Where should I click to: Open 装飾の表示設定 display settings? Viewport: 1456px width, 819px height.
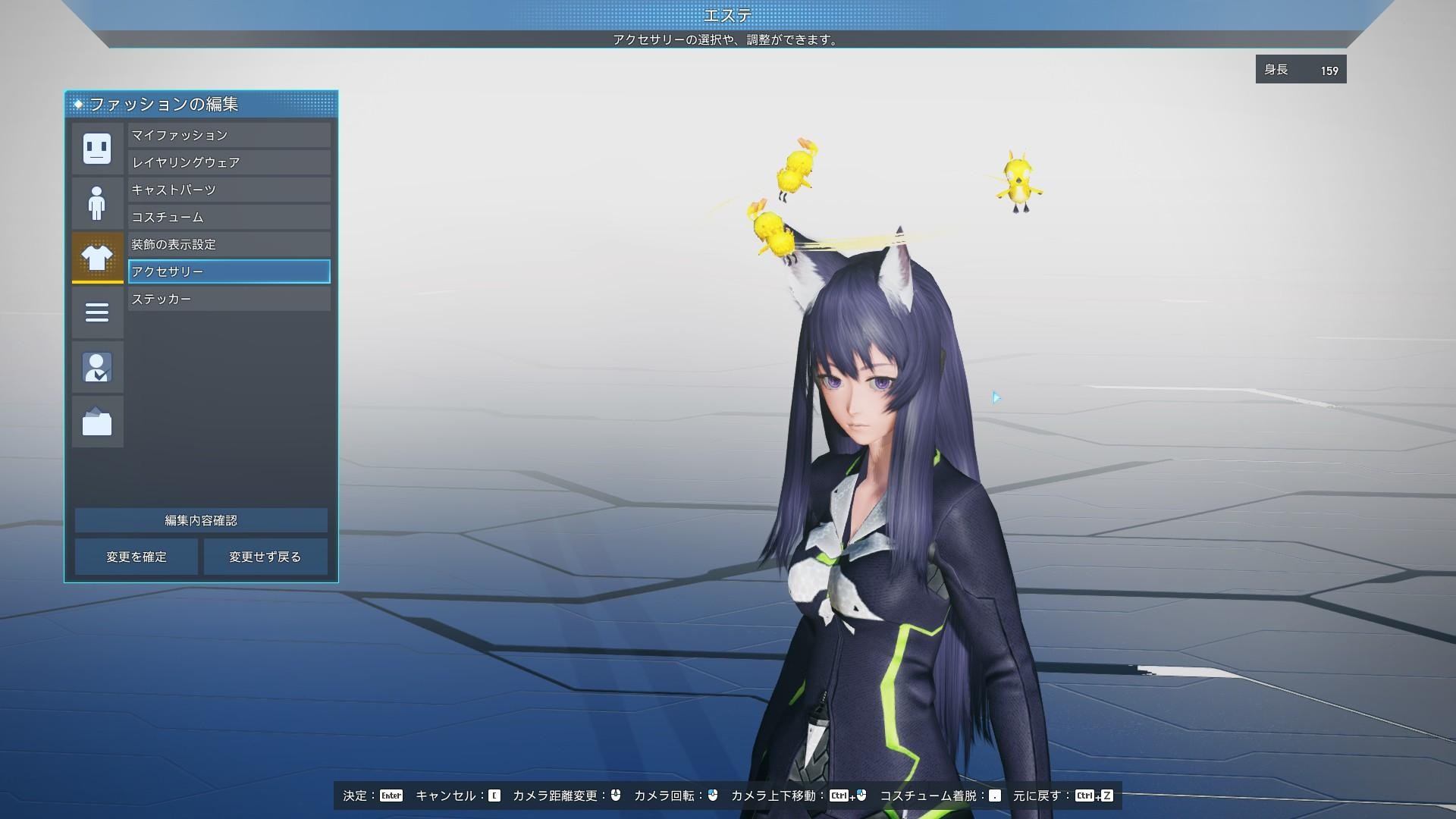point(228,244)
